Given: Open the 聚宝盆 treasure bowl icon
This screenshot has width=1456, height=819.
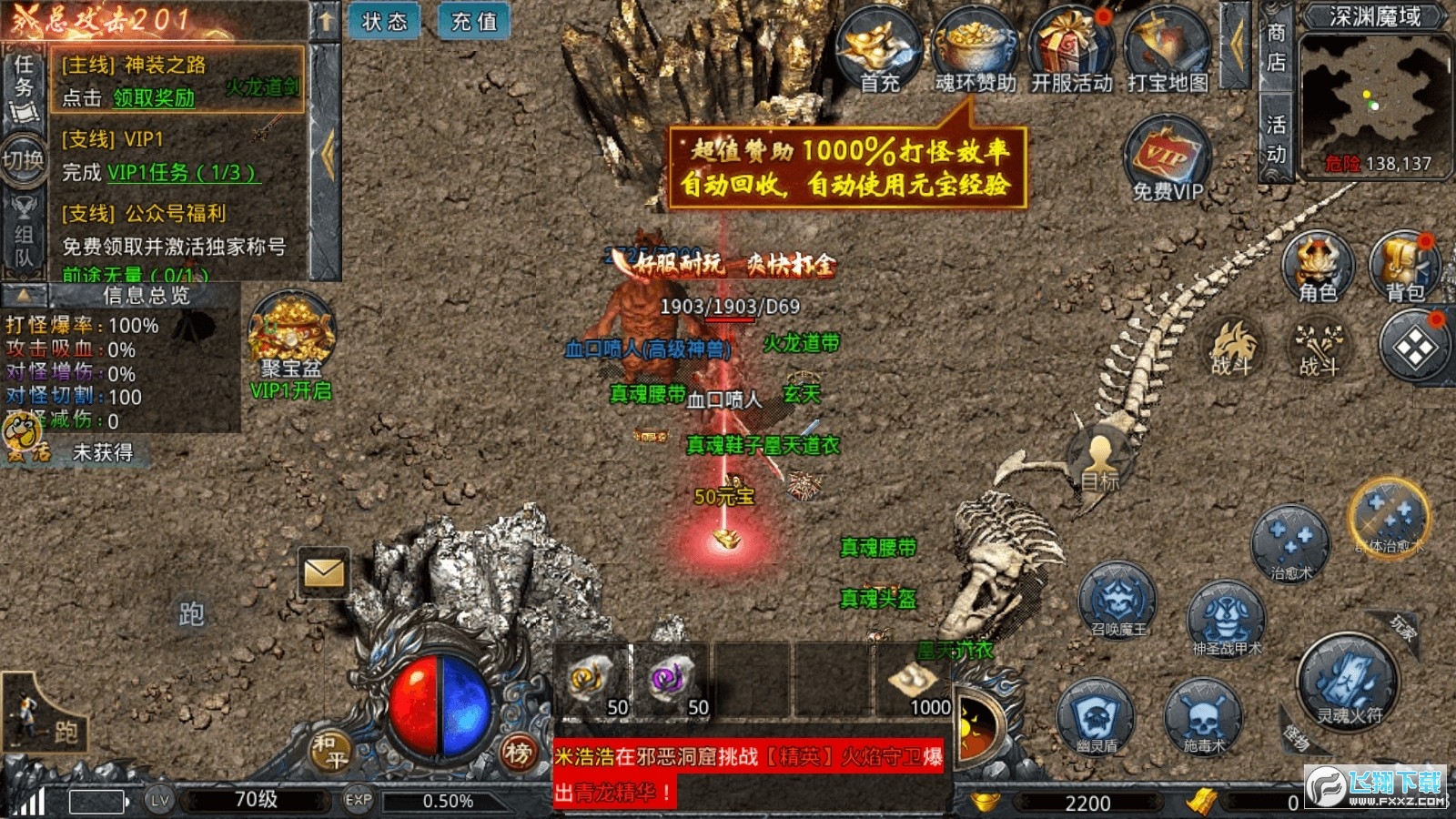Looking at the screenshot, I should click(292, 335).
